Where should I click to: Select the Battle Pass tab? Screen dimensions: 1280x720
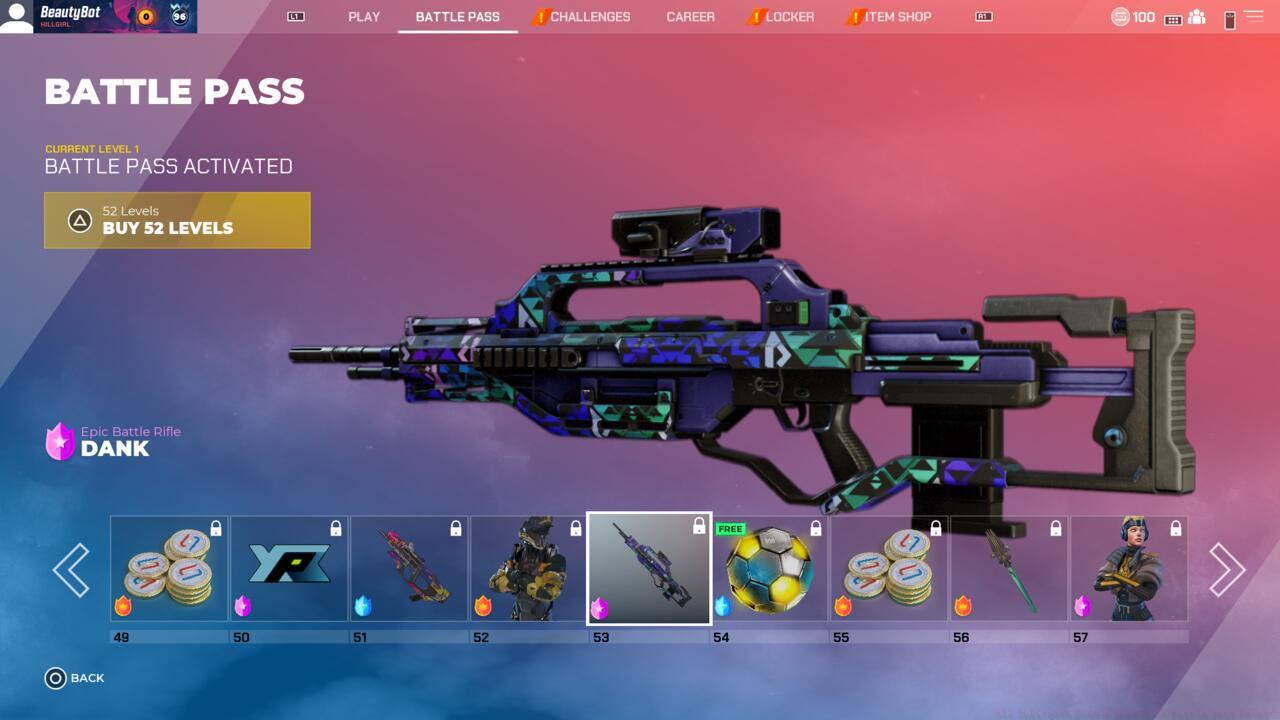tap(457, 17)
